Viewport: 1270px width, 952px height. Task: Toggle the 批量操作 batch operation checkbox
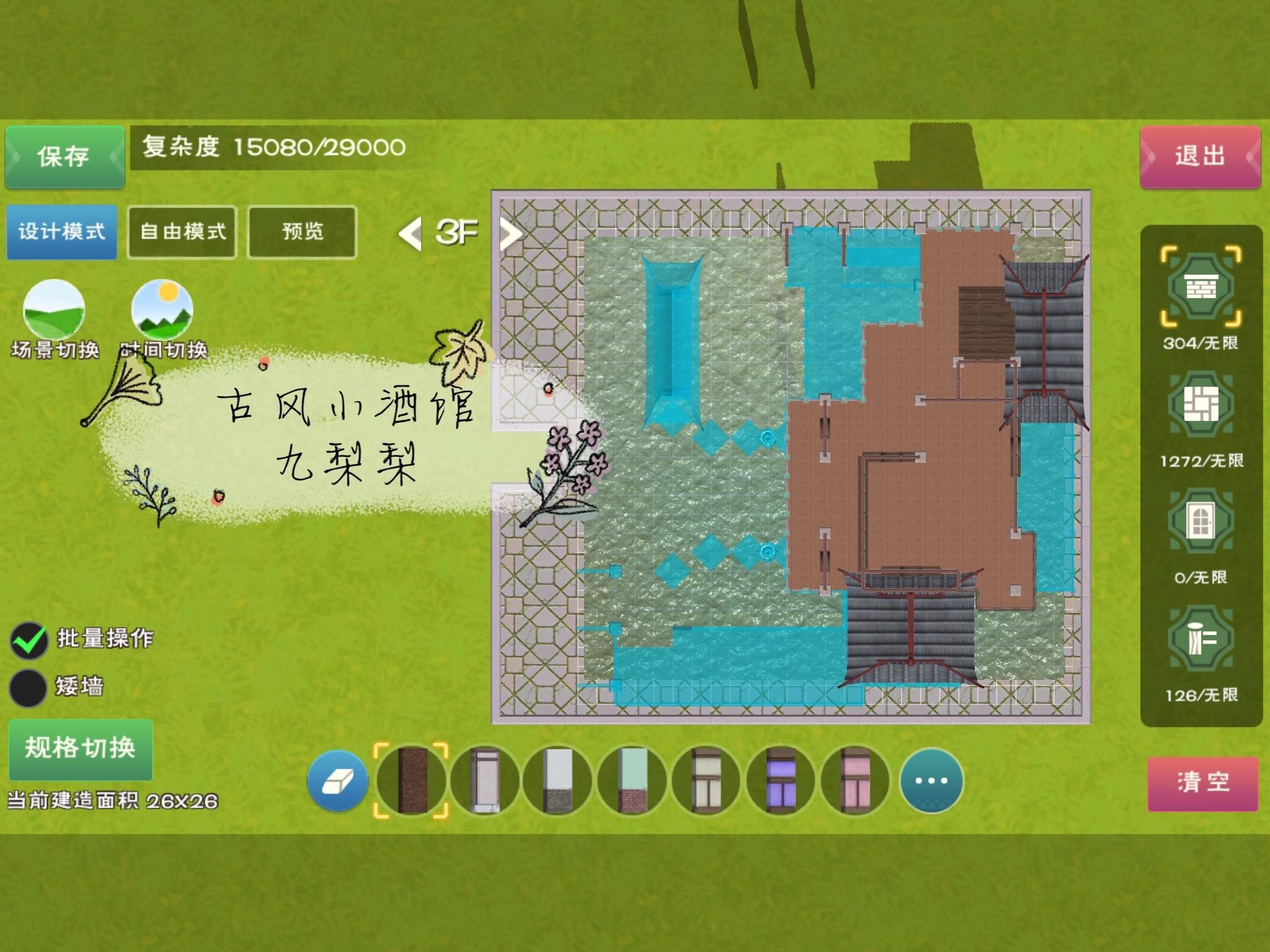[x=29, y=640]
